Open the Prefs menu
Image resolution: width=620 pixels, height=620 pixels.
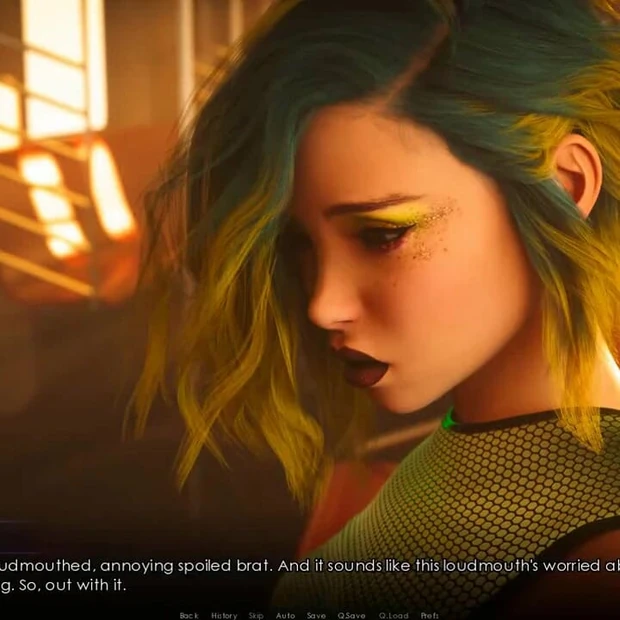click(430, 615)
